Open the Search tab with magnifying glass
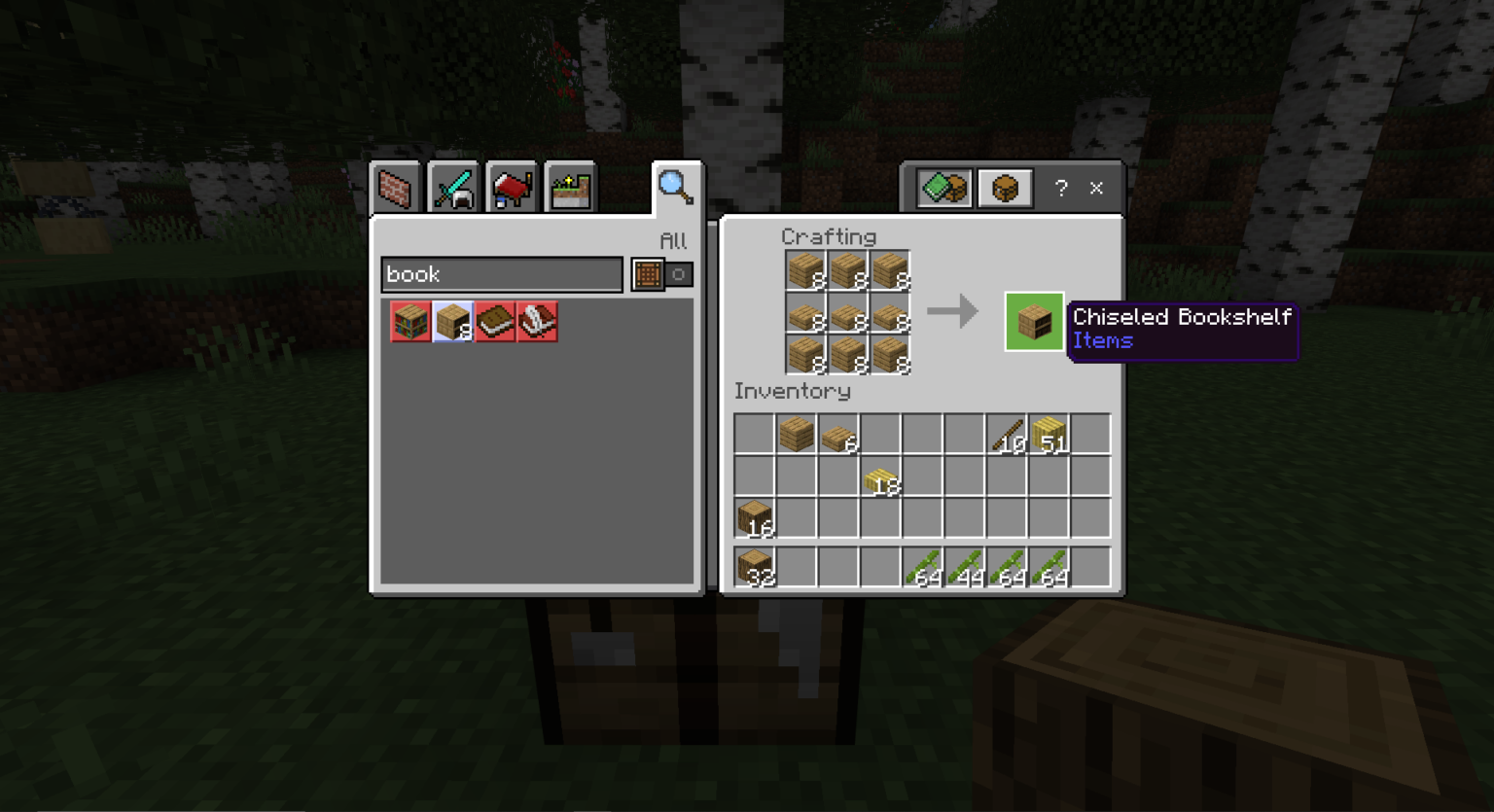1494x812 pixels. pyautogui.click(x=676, y=187)
